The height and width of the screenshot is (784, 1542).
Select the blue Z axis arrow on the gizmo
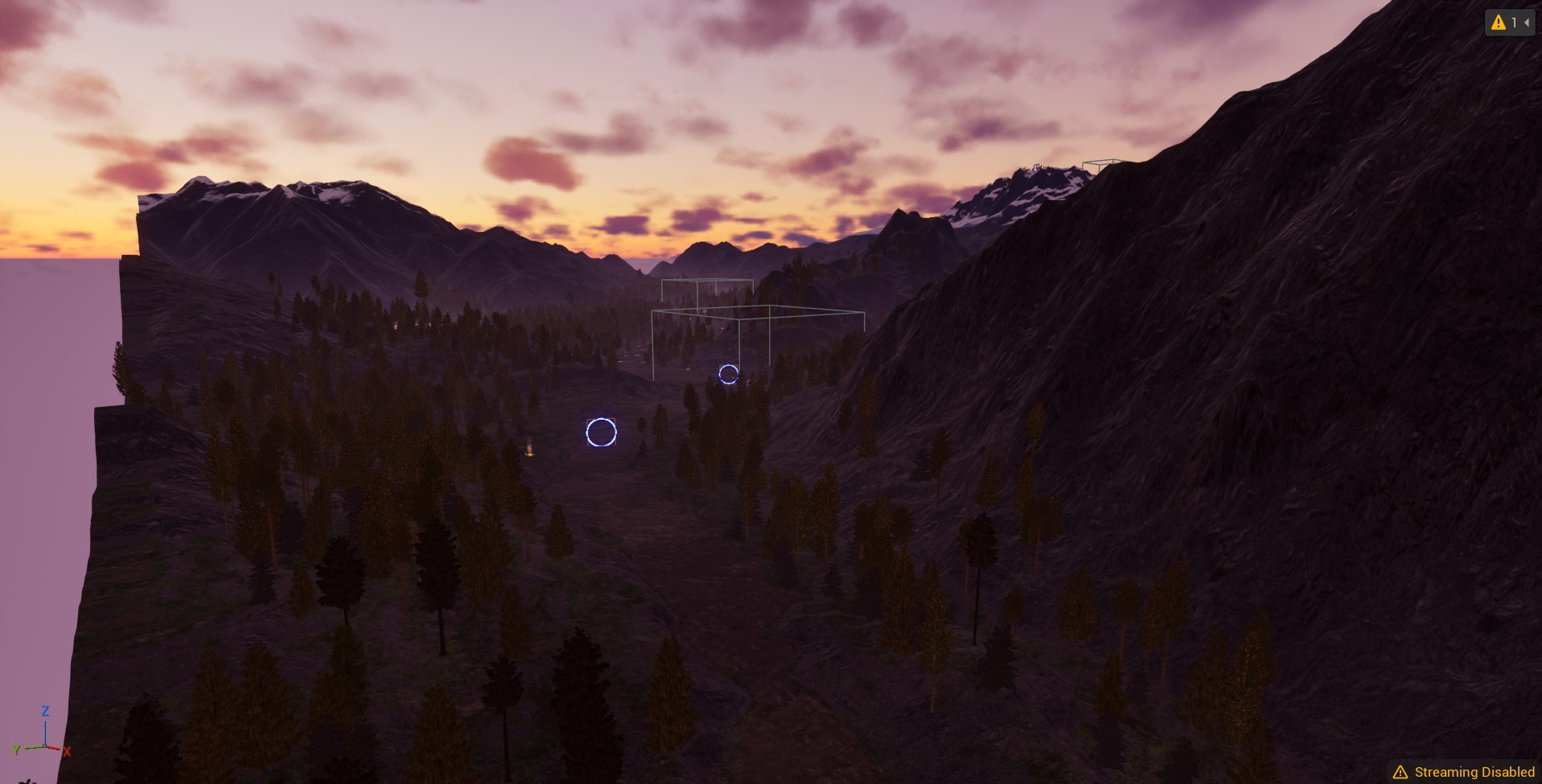click(x=44, y=720)
